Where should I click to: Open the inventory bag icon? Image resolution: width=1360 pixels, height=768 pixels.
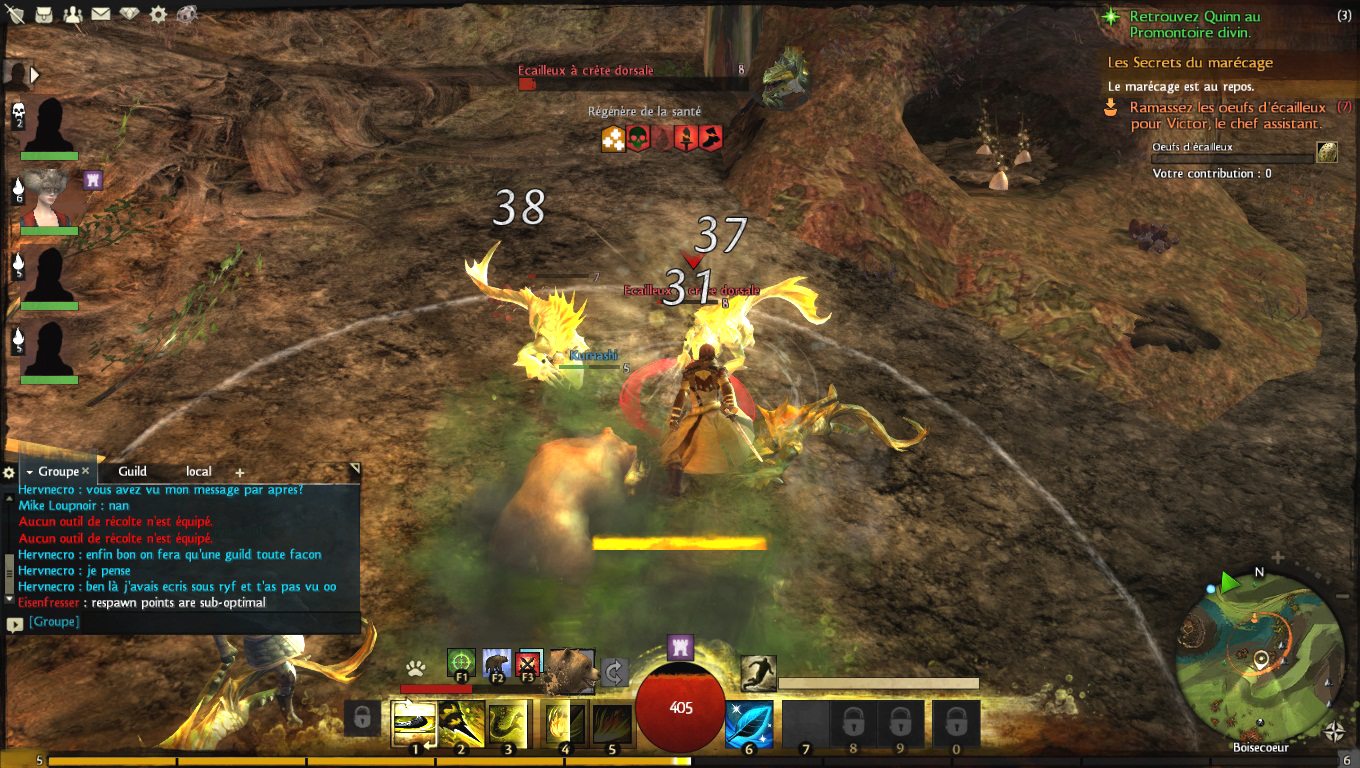(x=44, y=15)
